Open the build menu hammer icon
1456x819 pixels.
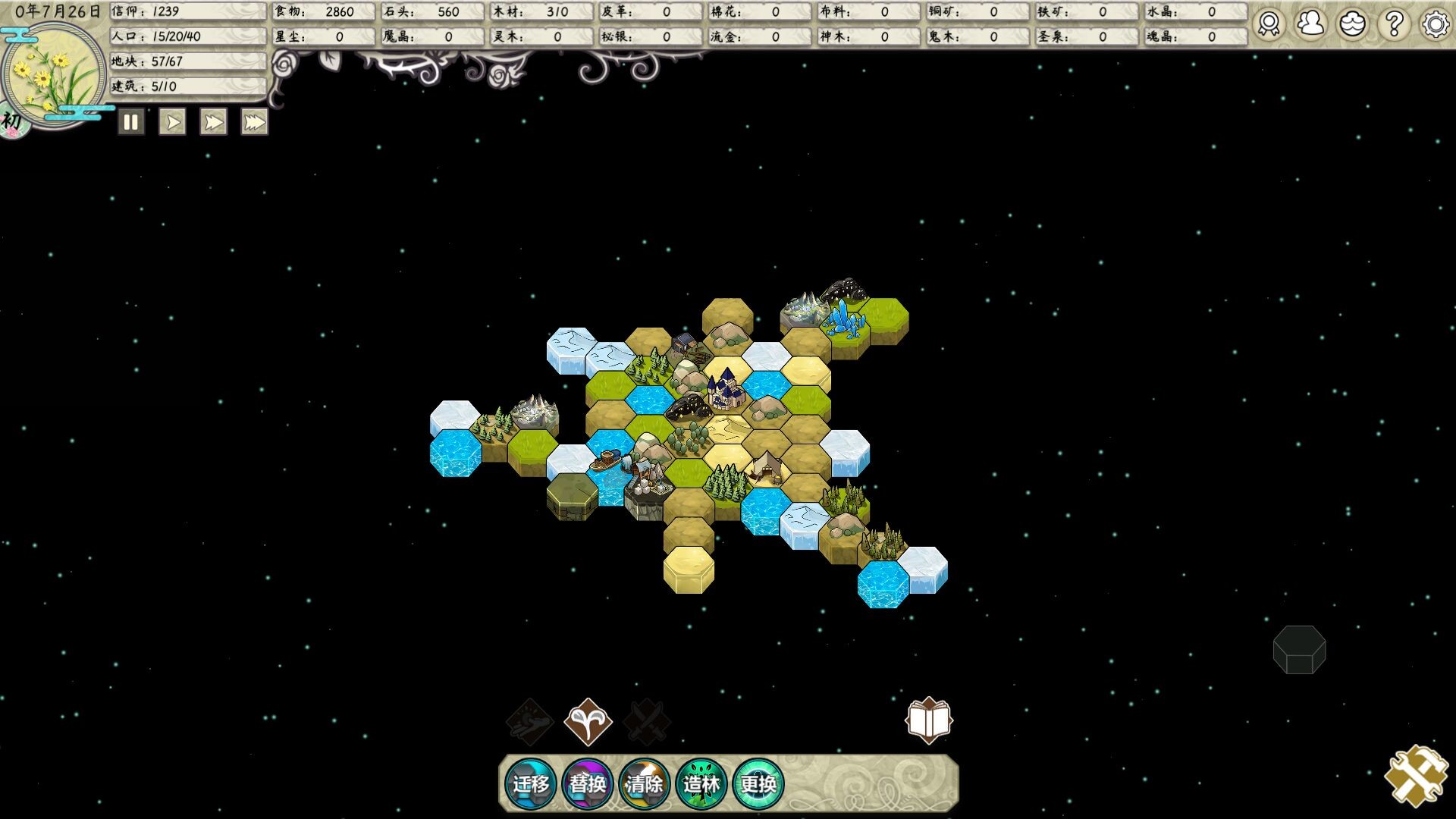(1416, 775)
